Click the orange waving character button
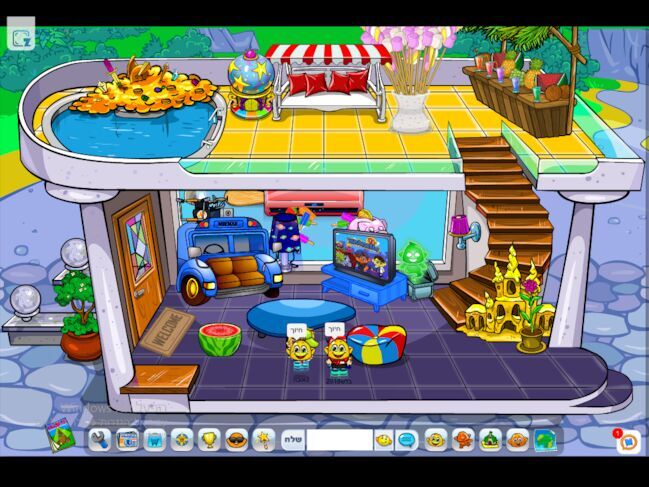649x487 pixels. click(463, 439)
